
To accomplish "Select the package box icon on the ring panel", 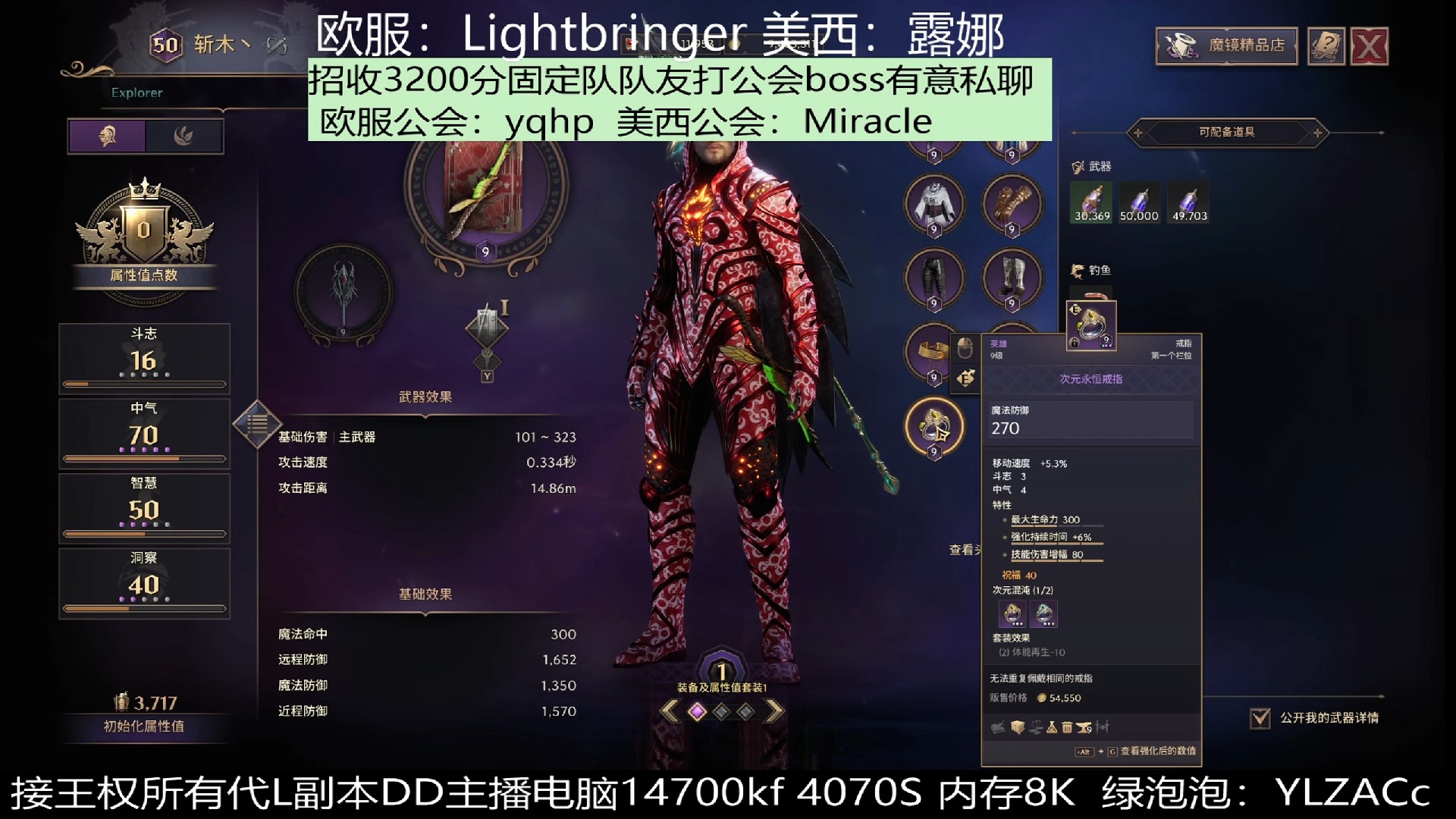I will 1018,726.
